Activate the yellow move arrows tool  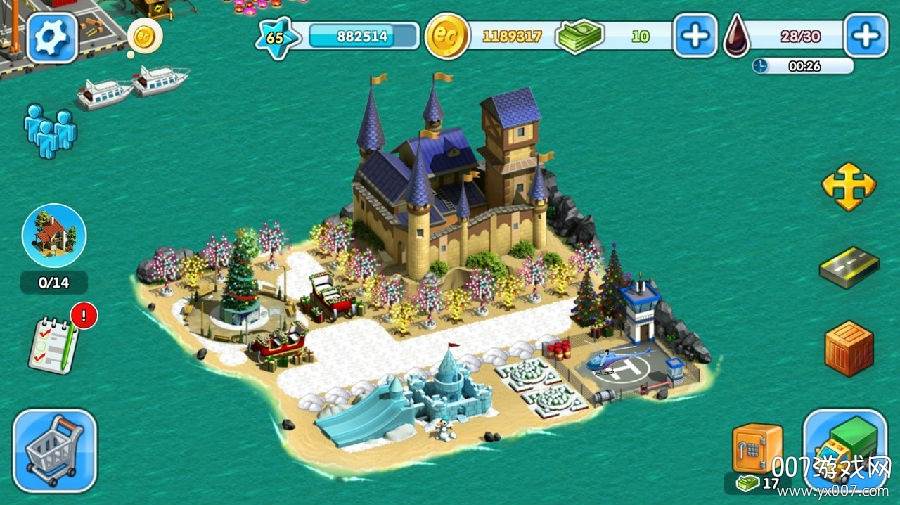(848, 187)
